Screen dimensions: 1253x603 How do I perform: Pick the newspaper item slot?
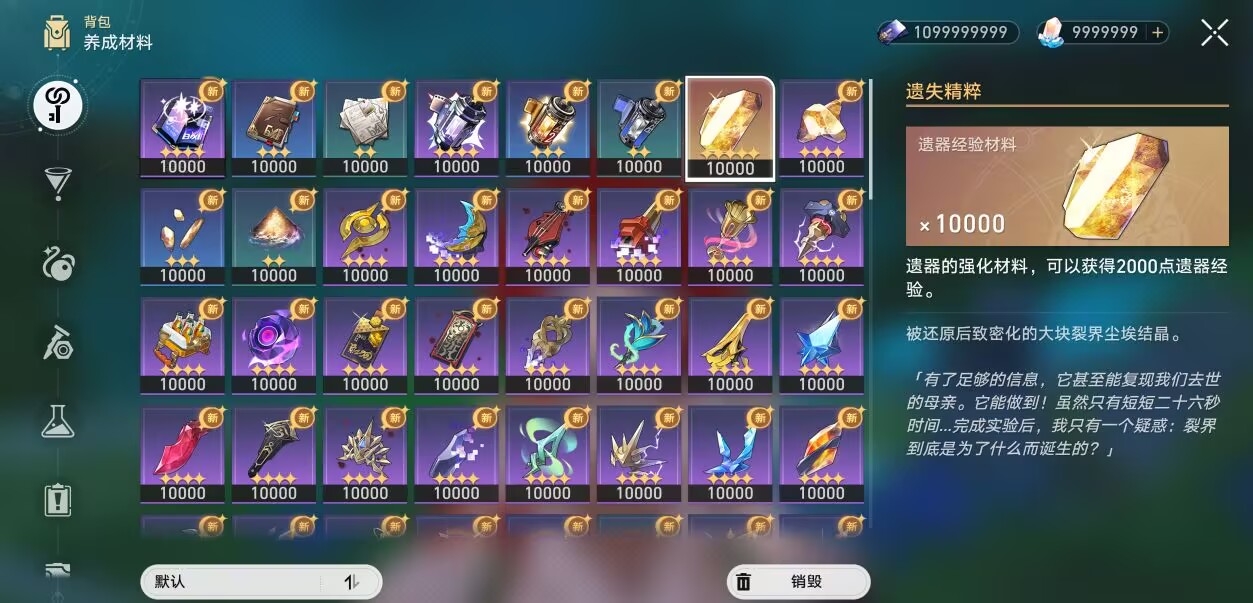(365, 128)
